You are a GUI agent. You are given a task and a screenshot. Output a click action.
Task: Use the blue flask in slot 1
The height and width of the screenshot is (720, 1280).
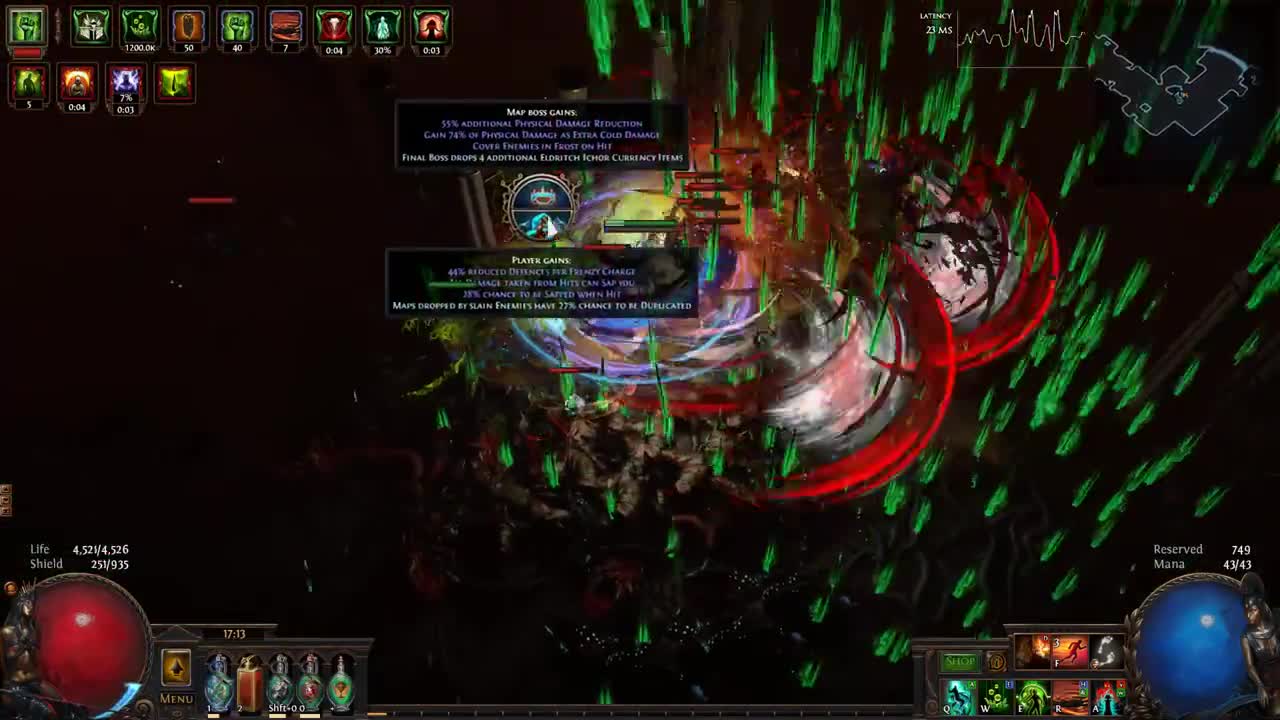tap(218, 681)
